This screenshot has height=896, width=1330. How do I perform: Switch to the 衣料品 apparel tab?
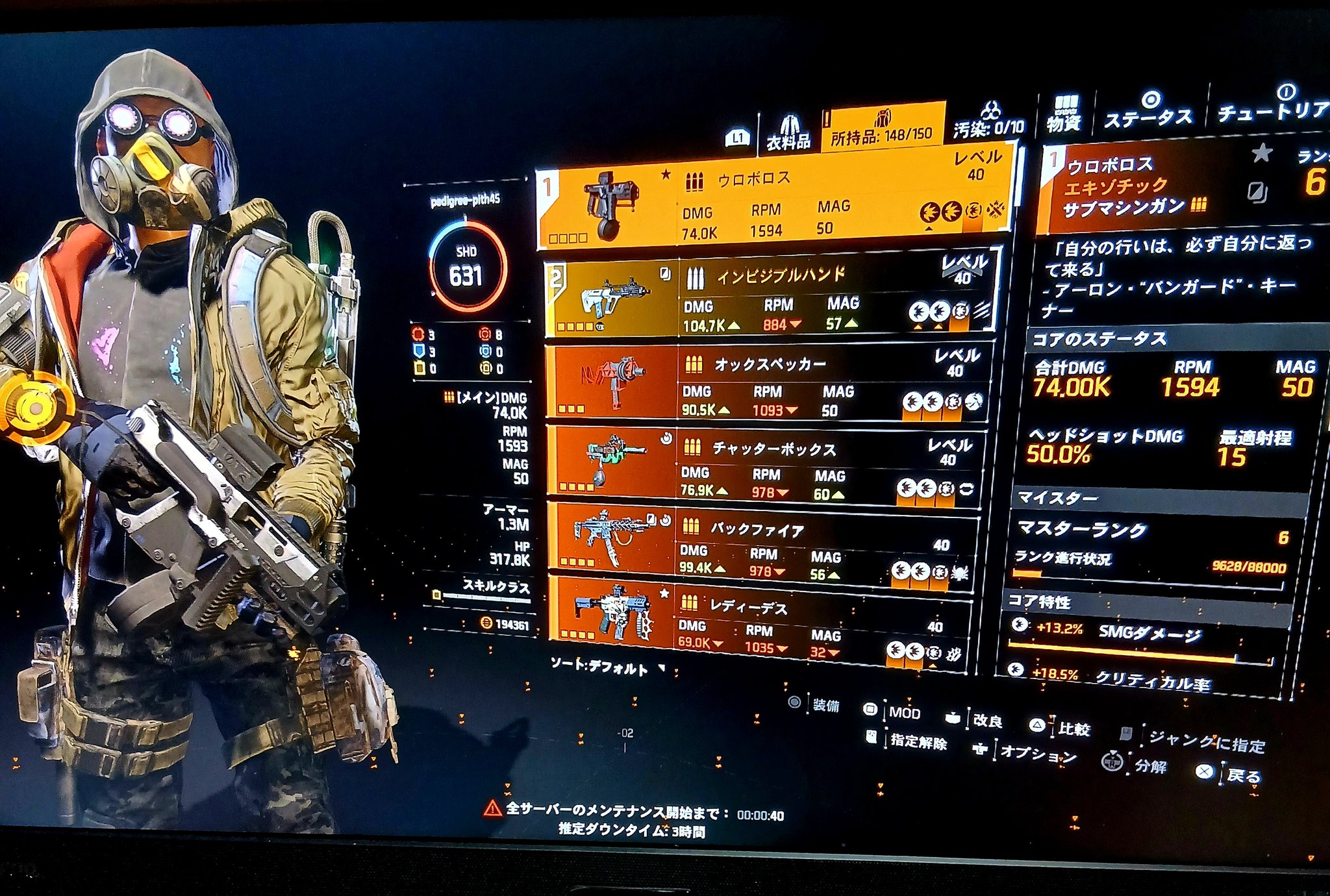[x=788, y=133]
